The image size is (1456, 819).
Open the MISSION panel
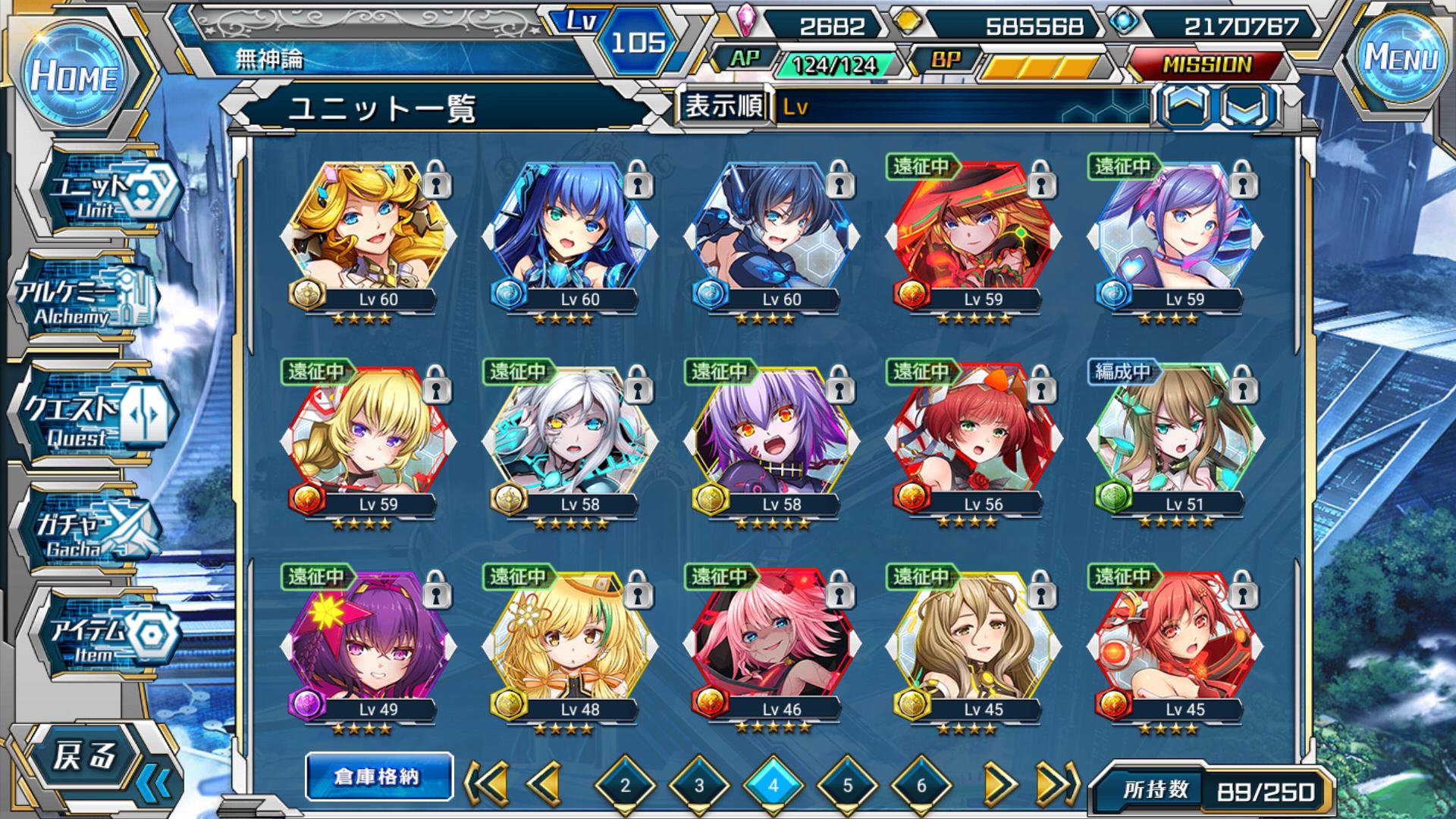tap(1207, 65)
